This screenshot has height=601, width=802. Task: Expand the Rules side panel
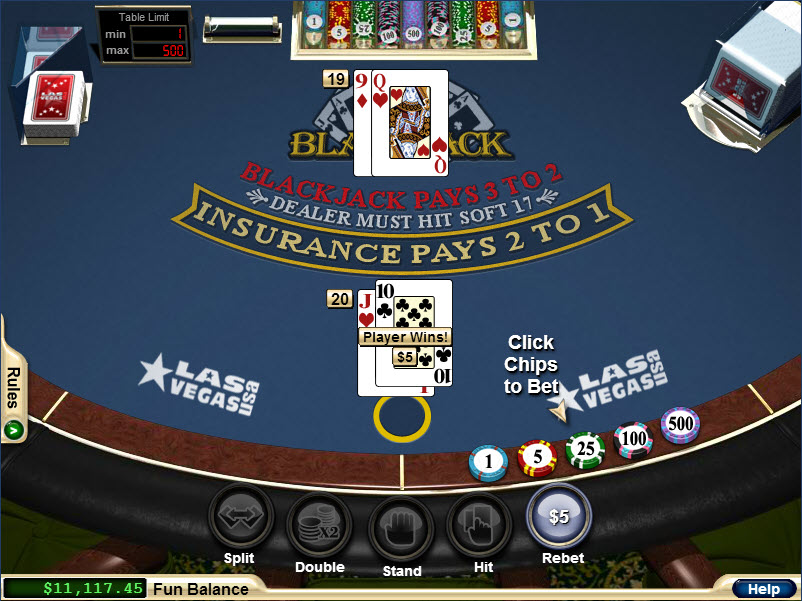pos(14,430)
